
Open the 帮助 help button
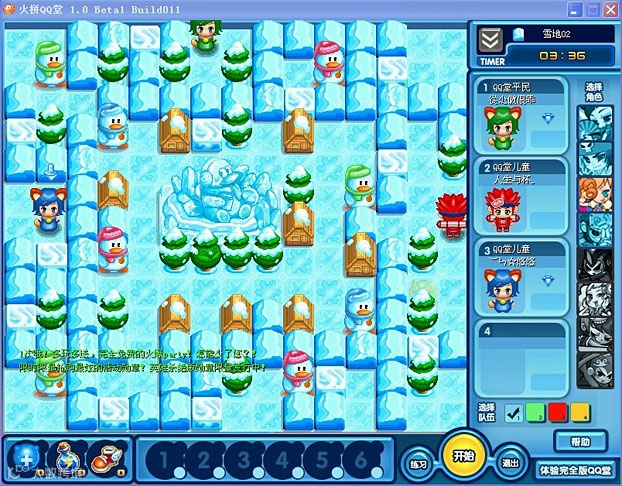(x=580, y=441)
